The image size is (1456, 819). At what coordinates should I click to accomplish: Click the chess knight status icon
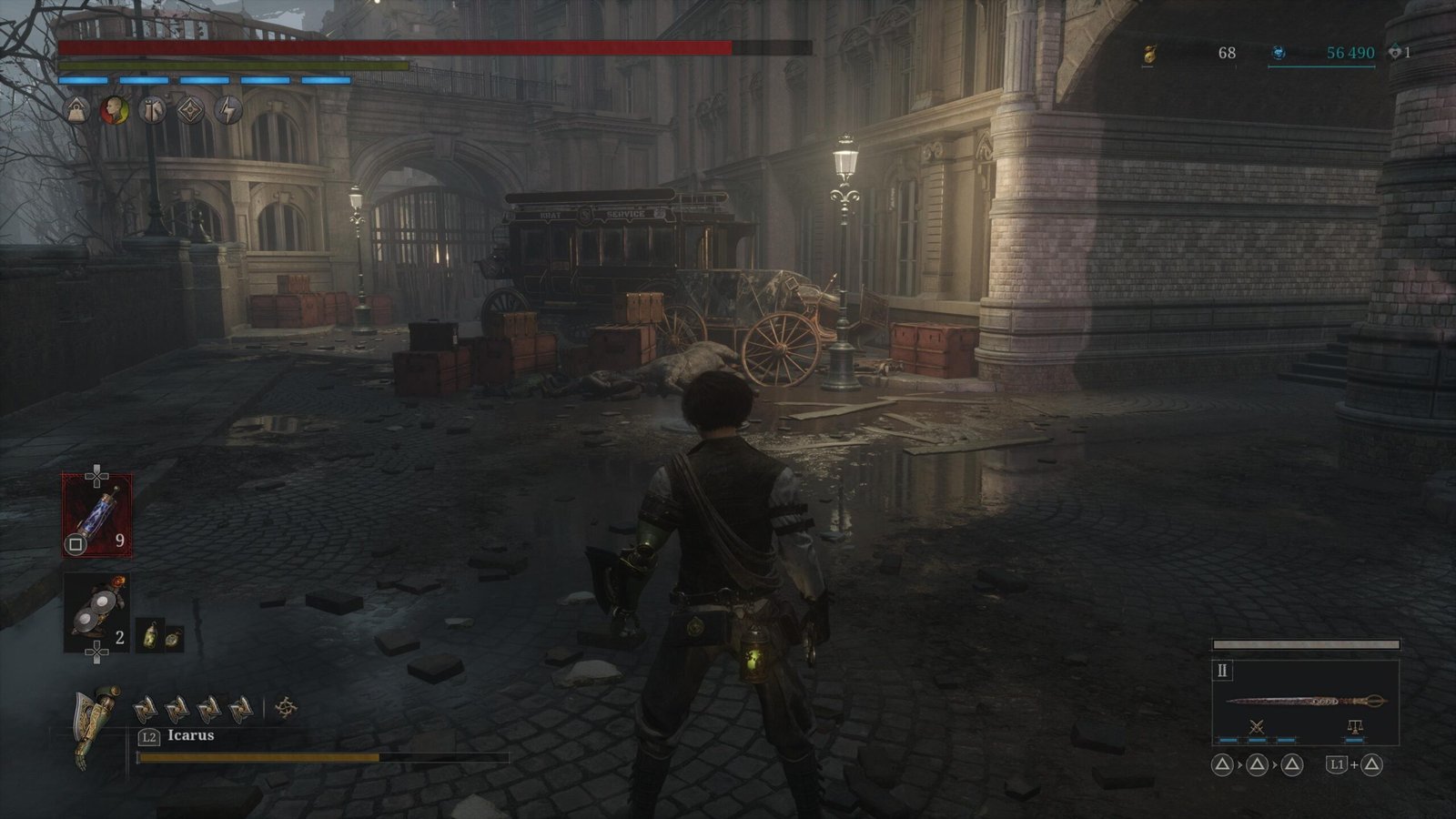[x=152, y=110]
